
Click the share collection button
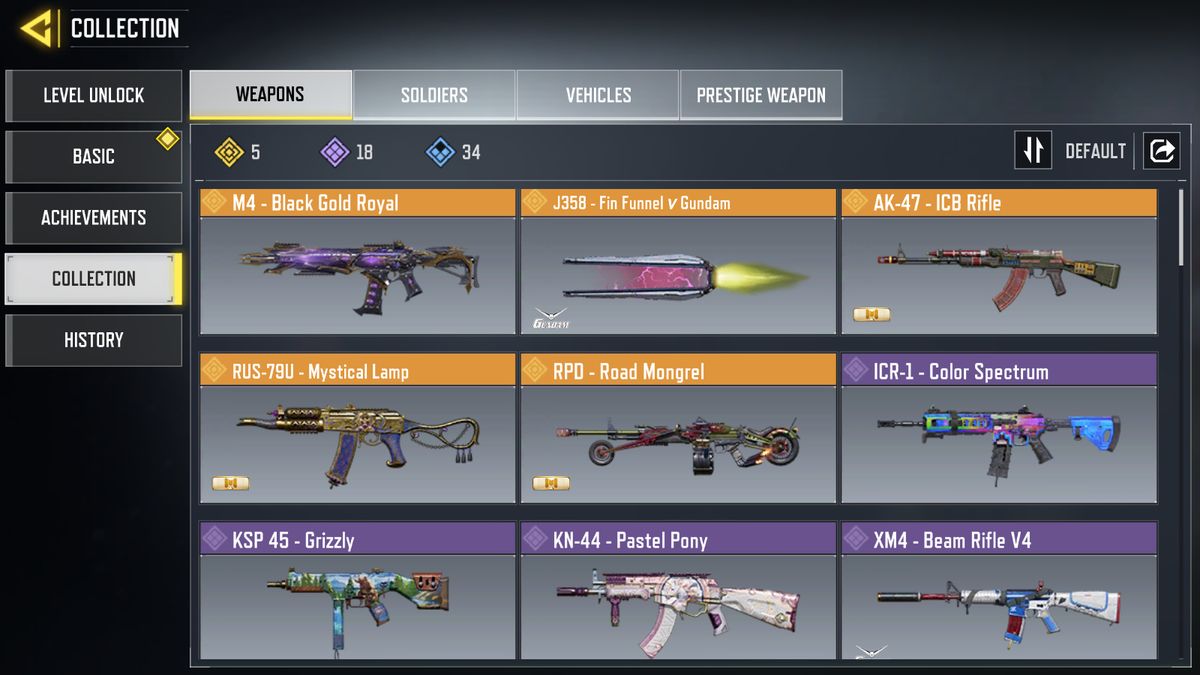pyautogui.click(x=1162, y=151)
